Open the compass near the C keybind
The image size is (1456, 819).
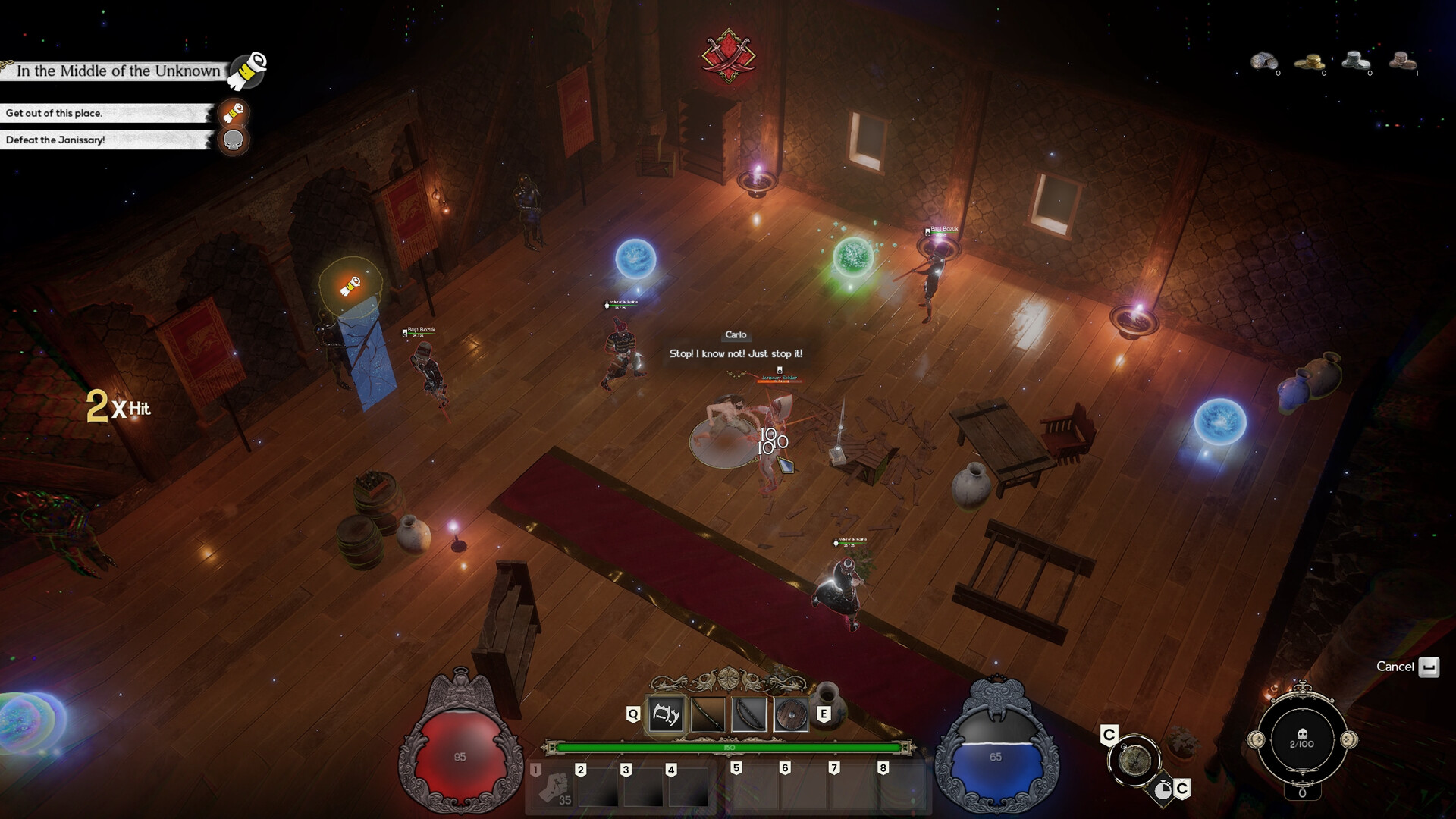[1134, 759]
